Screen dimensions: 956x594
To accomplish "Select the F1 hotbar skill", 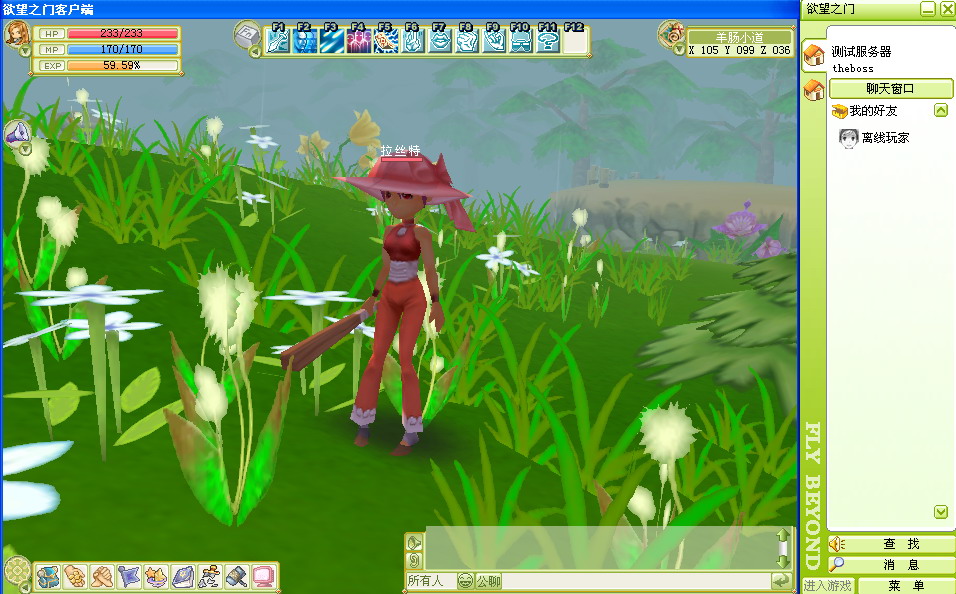I will (278, 41).
